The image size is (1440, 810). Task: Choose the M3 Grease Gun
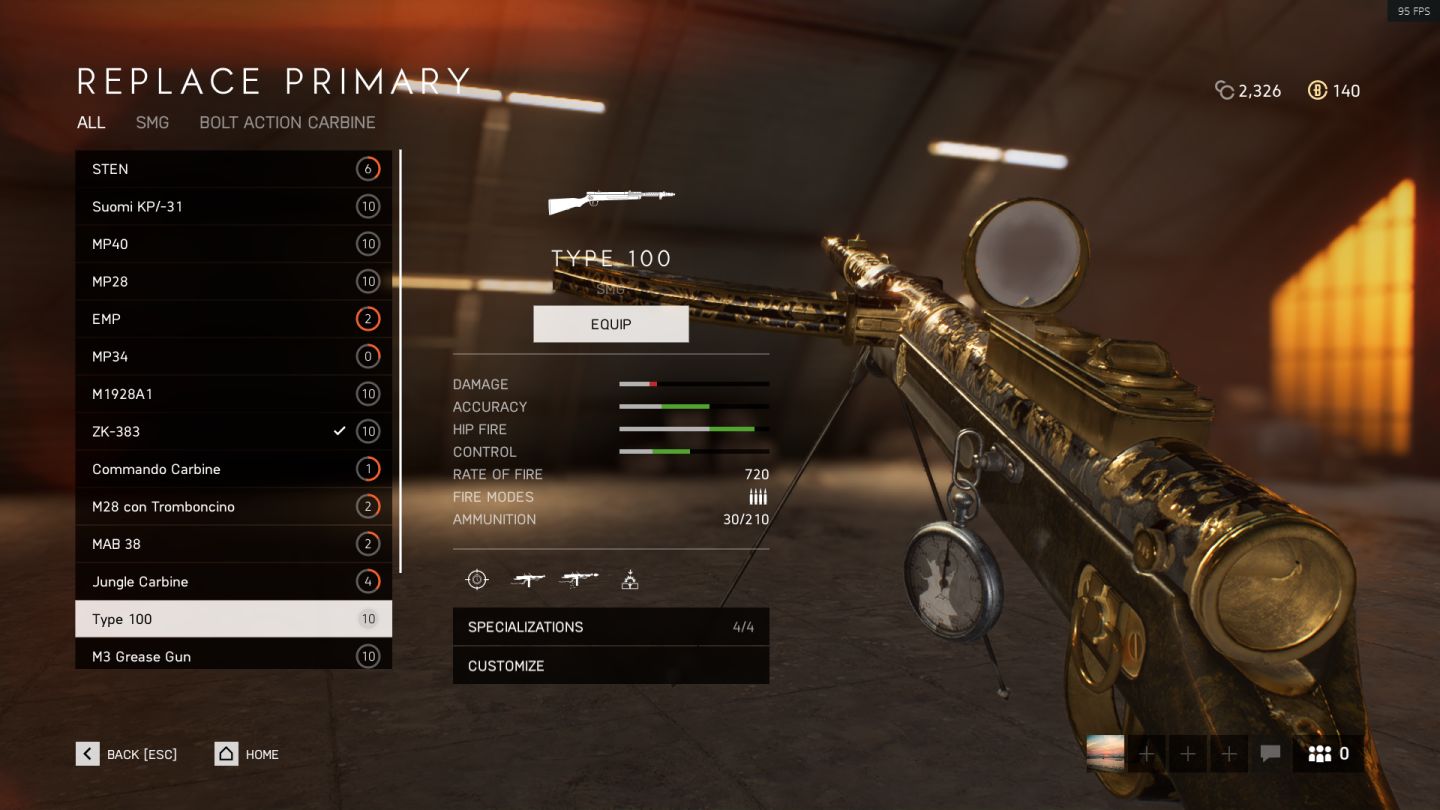coord(233,656)
